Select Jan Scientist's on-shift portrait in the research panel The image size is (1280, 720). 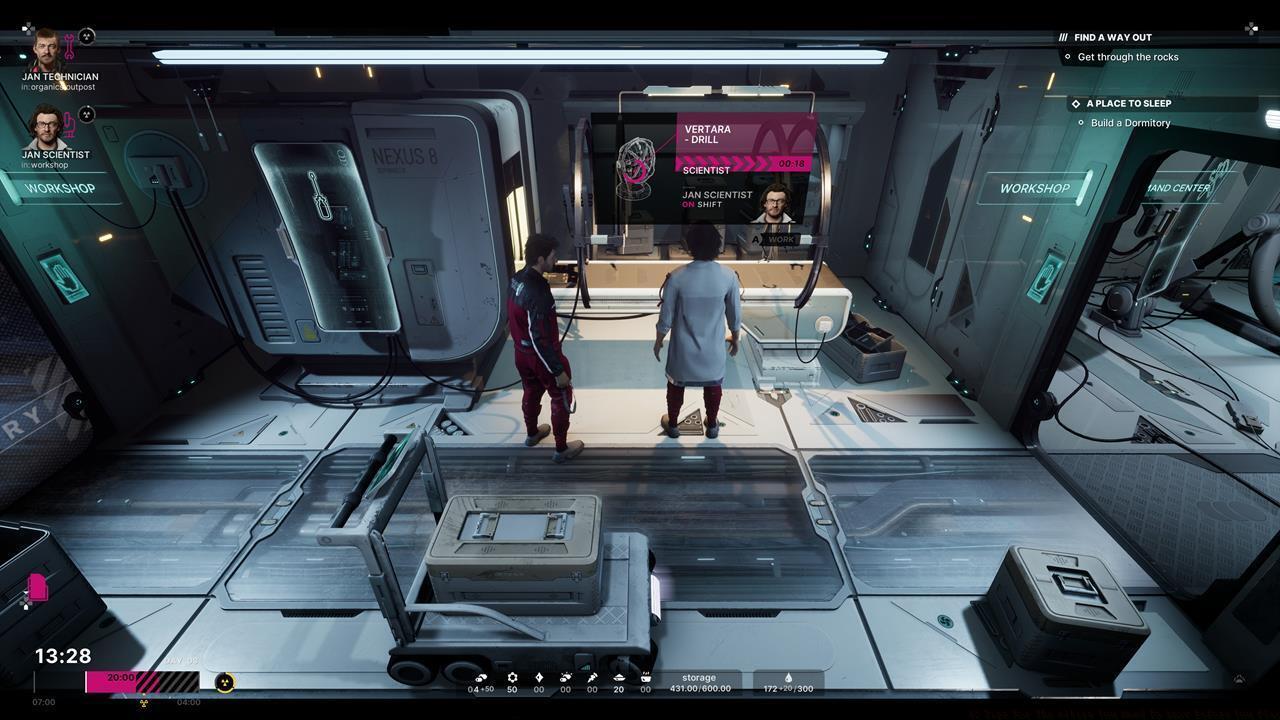tap(776, 203)
